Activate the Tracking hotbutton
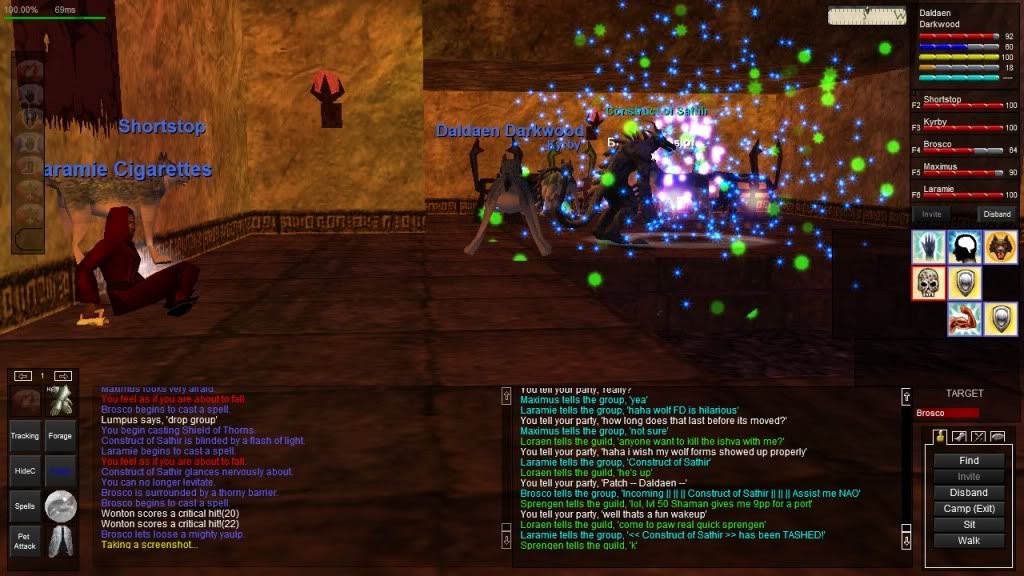 (x=25, y=436)
